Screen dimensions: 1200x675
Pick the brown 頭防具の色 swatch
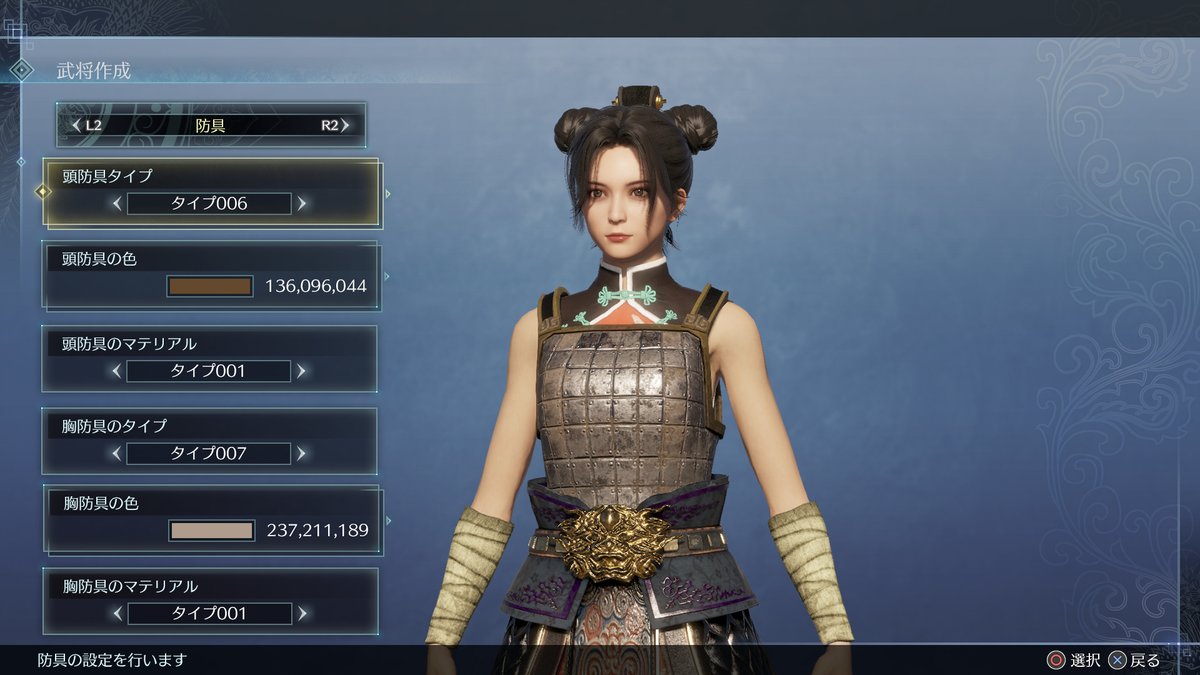point(210,287)
